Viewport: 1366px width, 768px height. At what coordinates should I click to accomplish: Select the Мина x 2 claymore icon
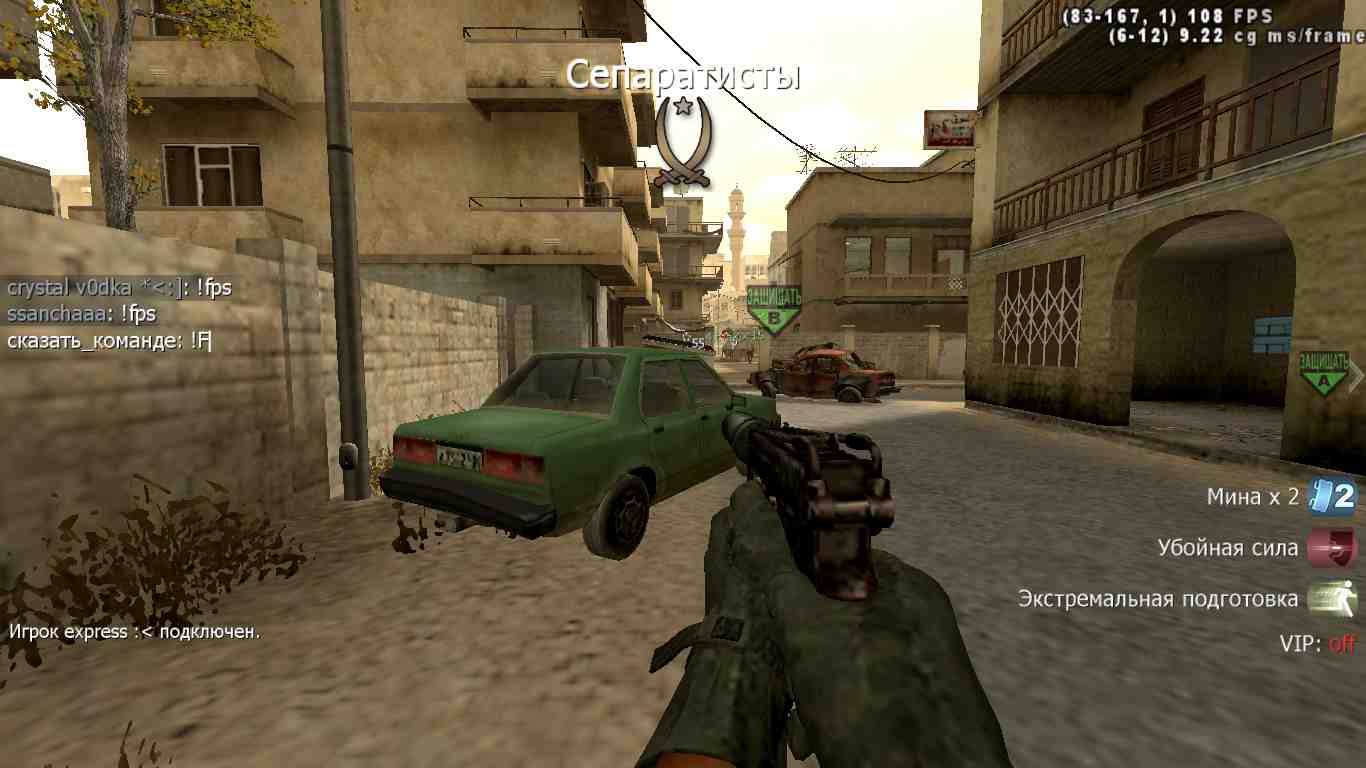pos(1332,496)
